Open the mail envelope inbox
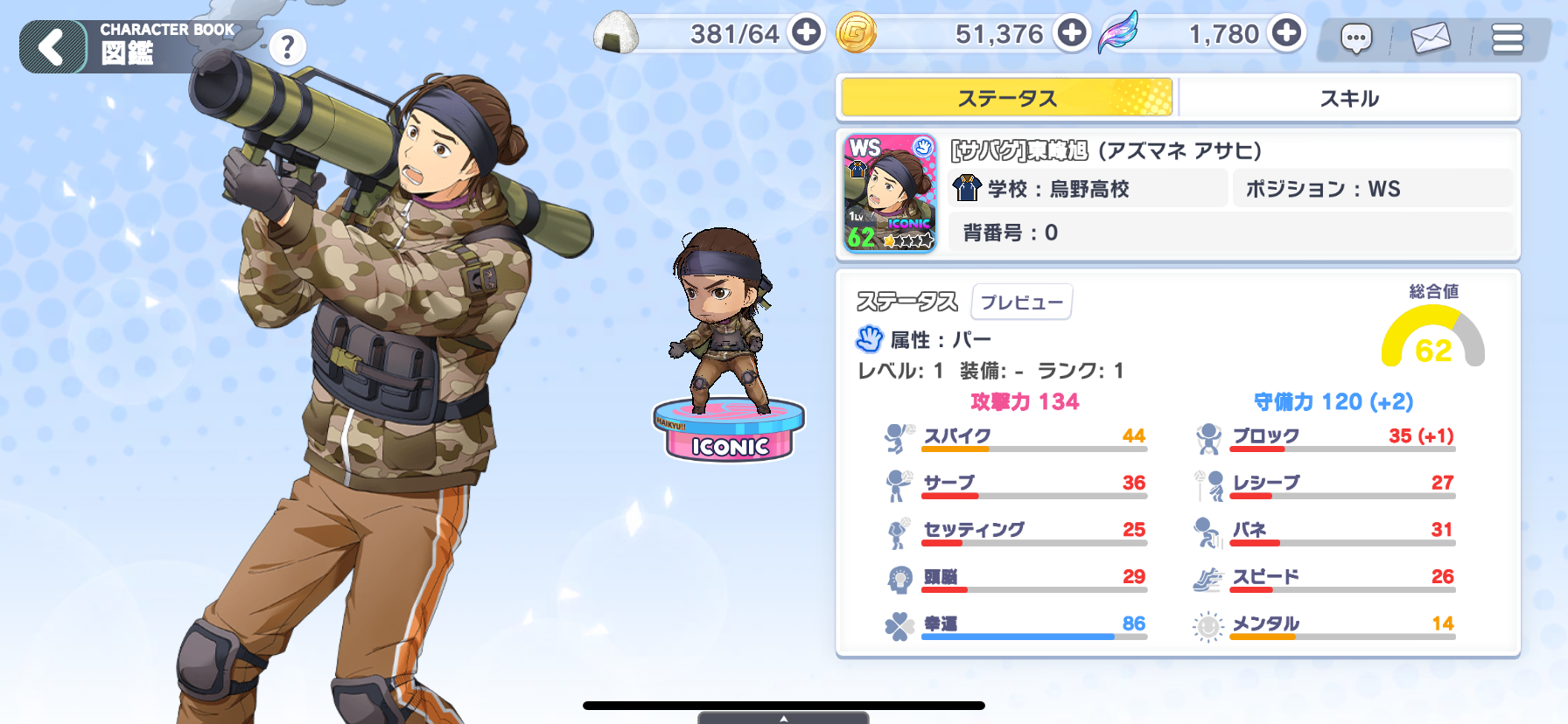 click(1431, 38)
